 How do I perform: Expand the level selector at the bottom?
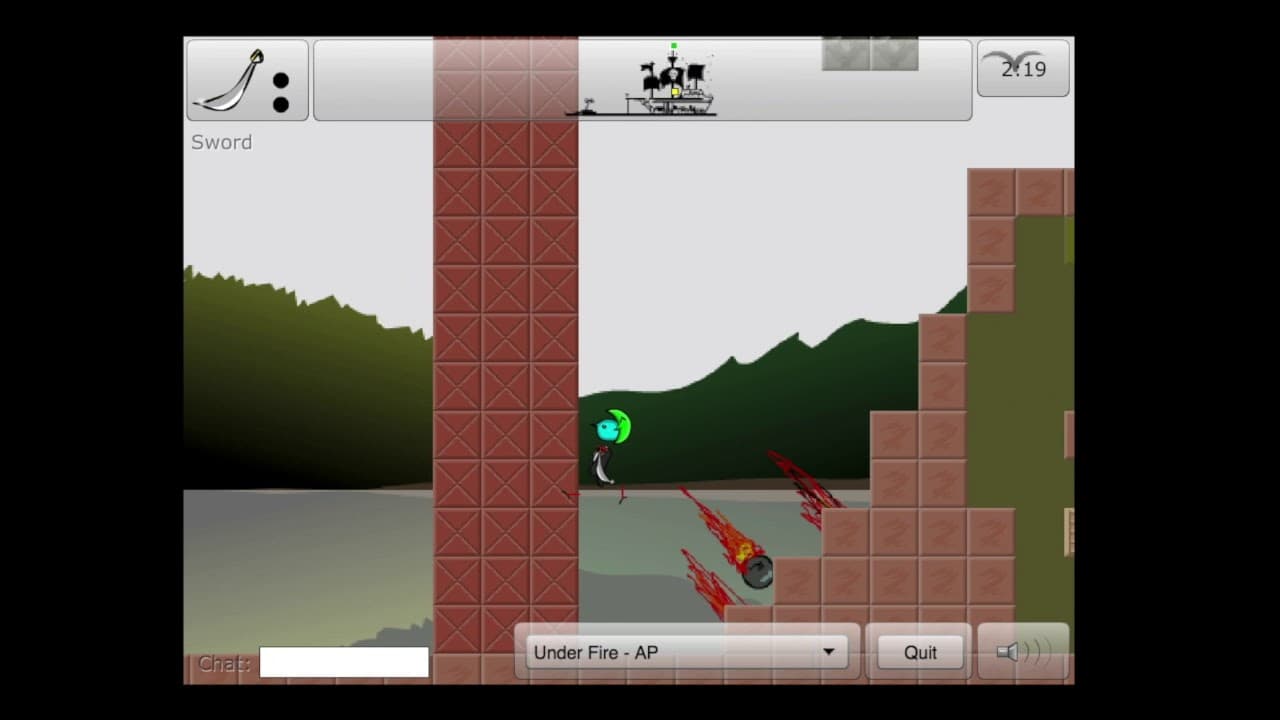(x=685, y=652)
